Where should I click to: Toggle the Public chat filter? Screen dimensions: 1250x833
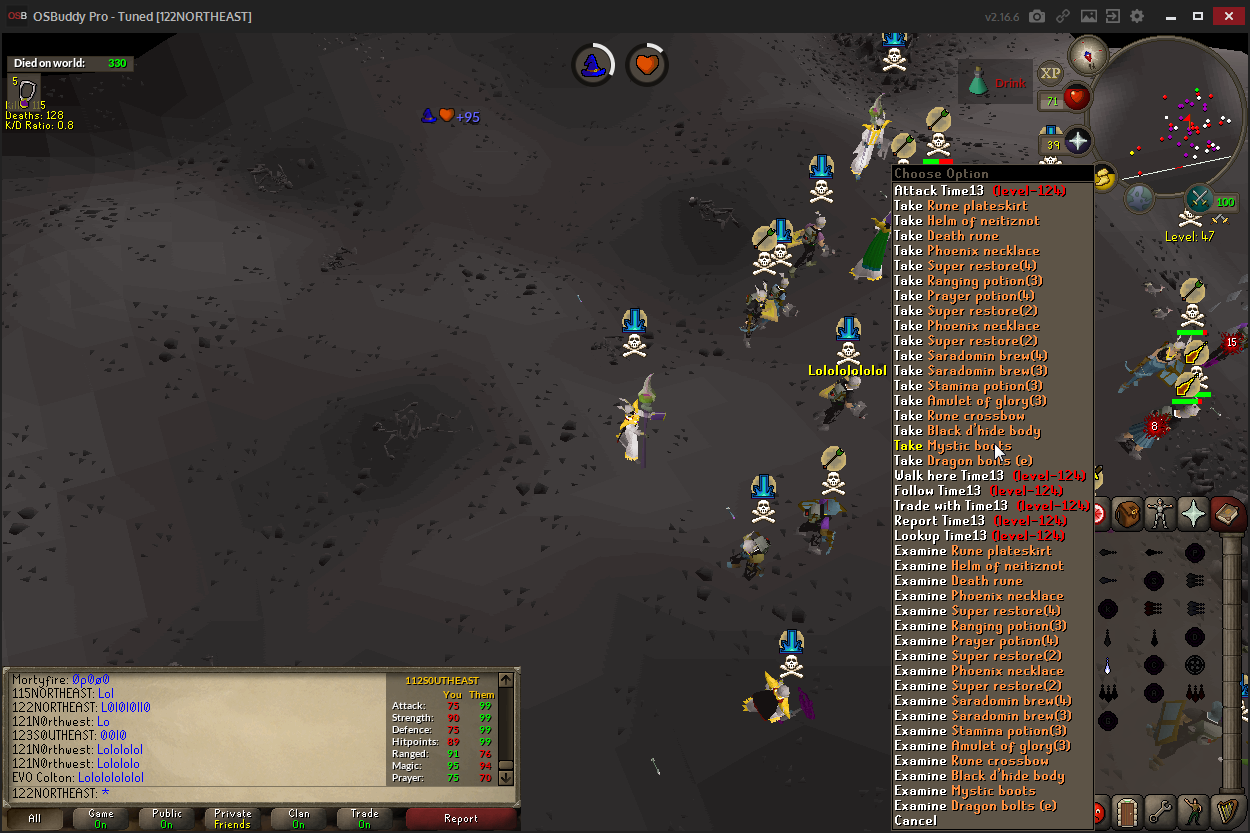coord(167,818)
